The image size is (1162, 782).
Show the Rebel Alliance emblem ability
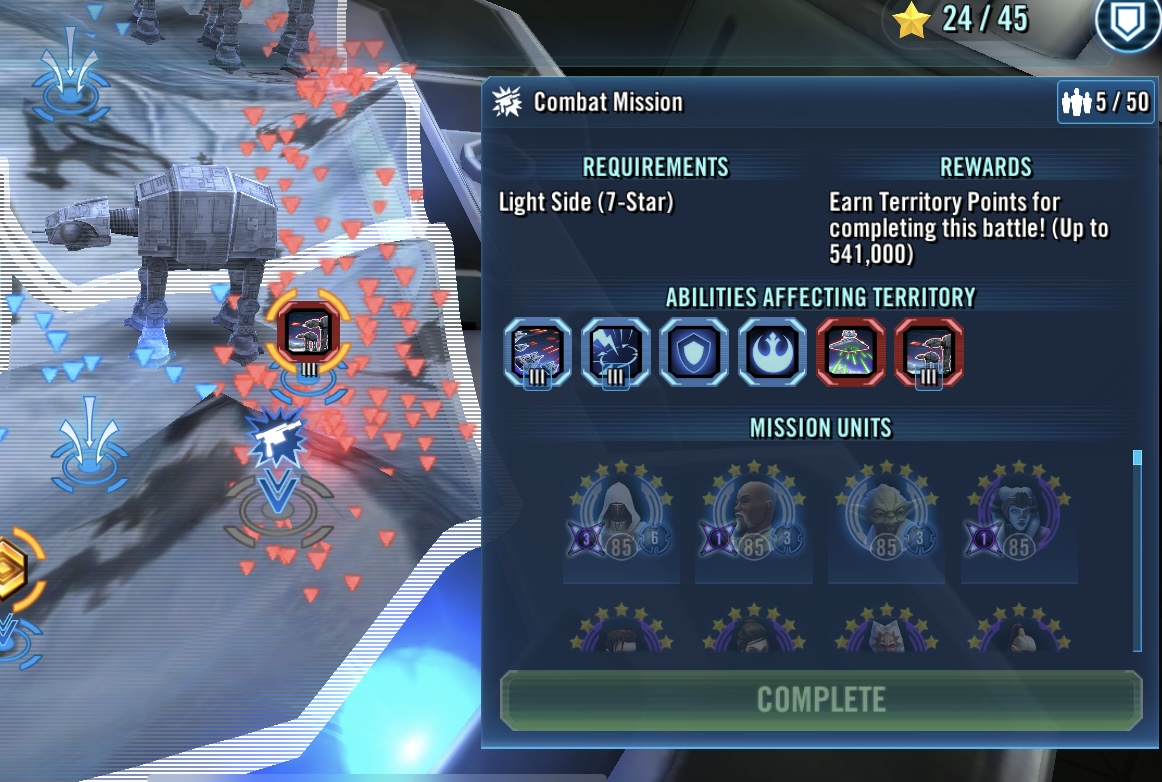pyautogui.click(x=772, y=352)
